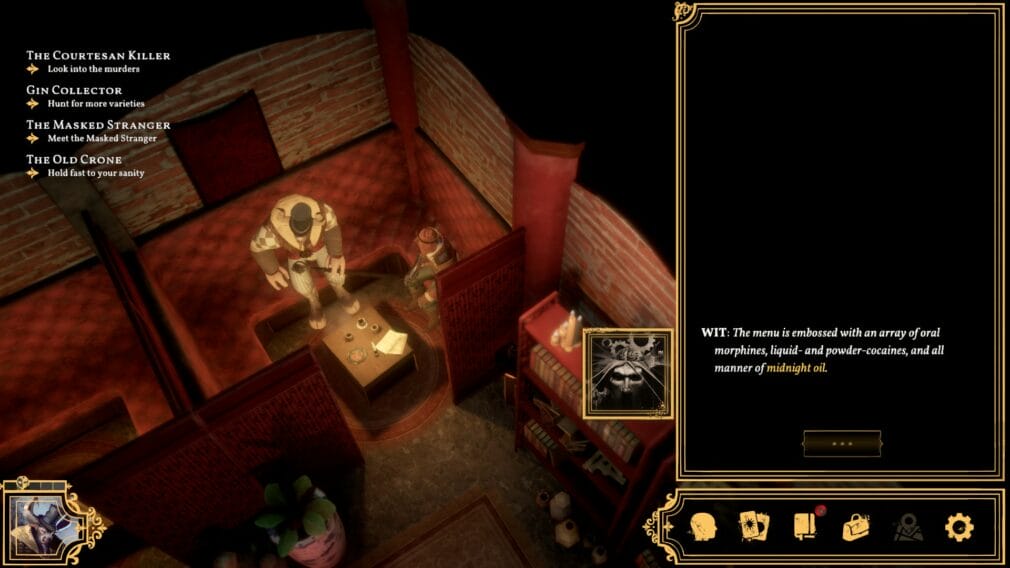Select The Old Crone quest
The height and width of the screenshot is (568, 1010).
tap(74, 160)
